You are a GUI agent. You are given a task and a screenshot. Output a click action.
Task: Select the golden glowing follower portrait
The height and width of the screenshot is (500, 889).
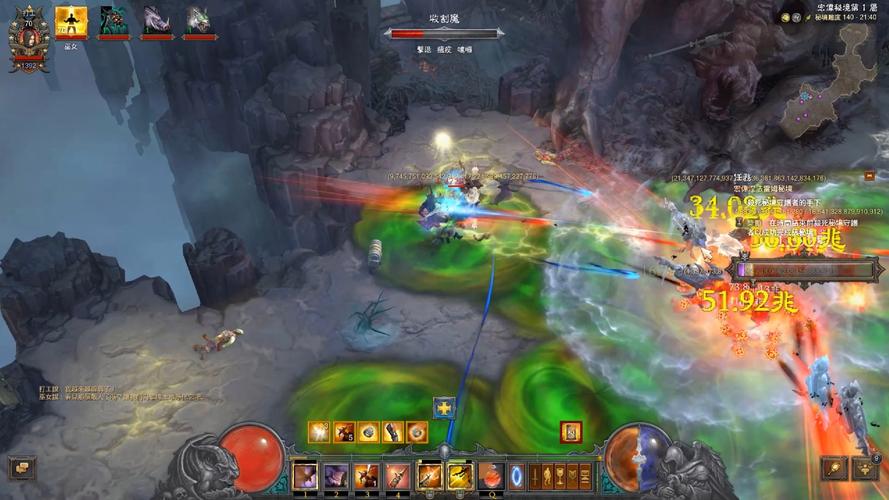[x=71, y=21]
